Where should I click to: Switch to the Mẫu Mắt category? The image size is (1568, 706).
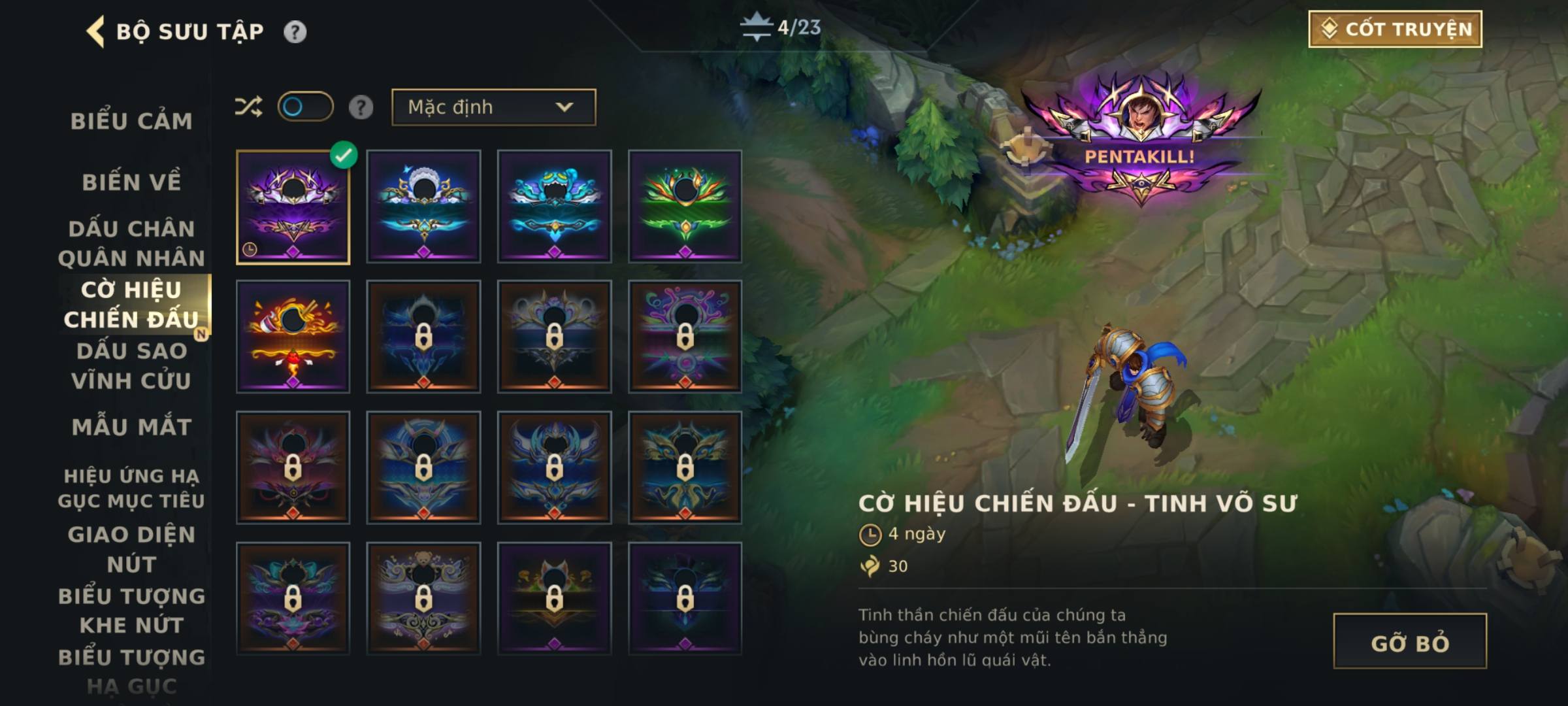coord(131,427)
